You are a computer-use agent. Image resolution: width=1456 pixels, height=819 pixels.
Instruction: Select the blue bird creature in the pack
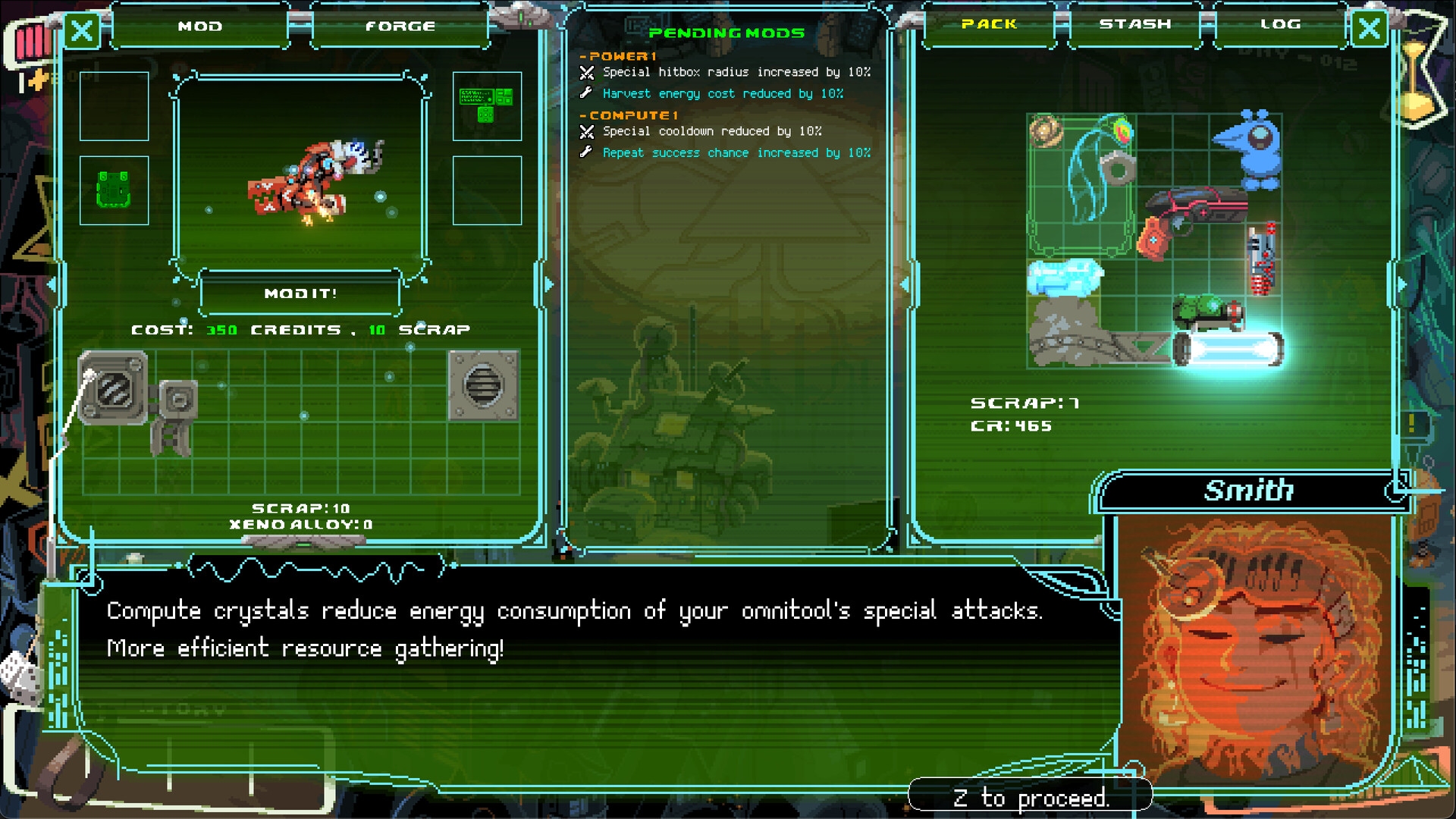pyautogui.click(x=1251, y=149)
